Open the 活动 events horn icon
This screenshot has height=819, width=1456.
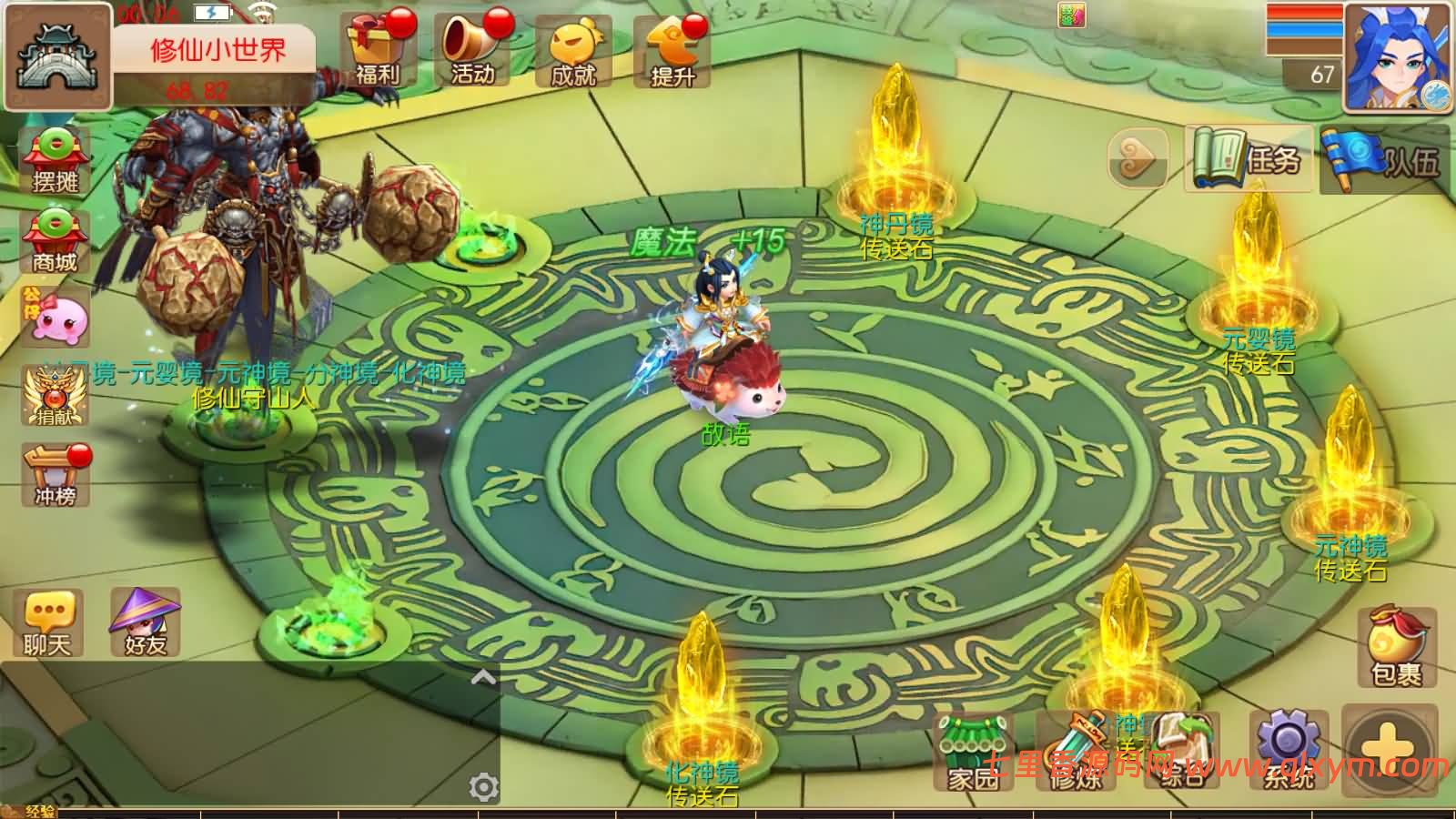(474, 50)
